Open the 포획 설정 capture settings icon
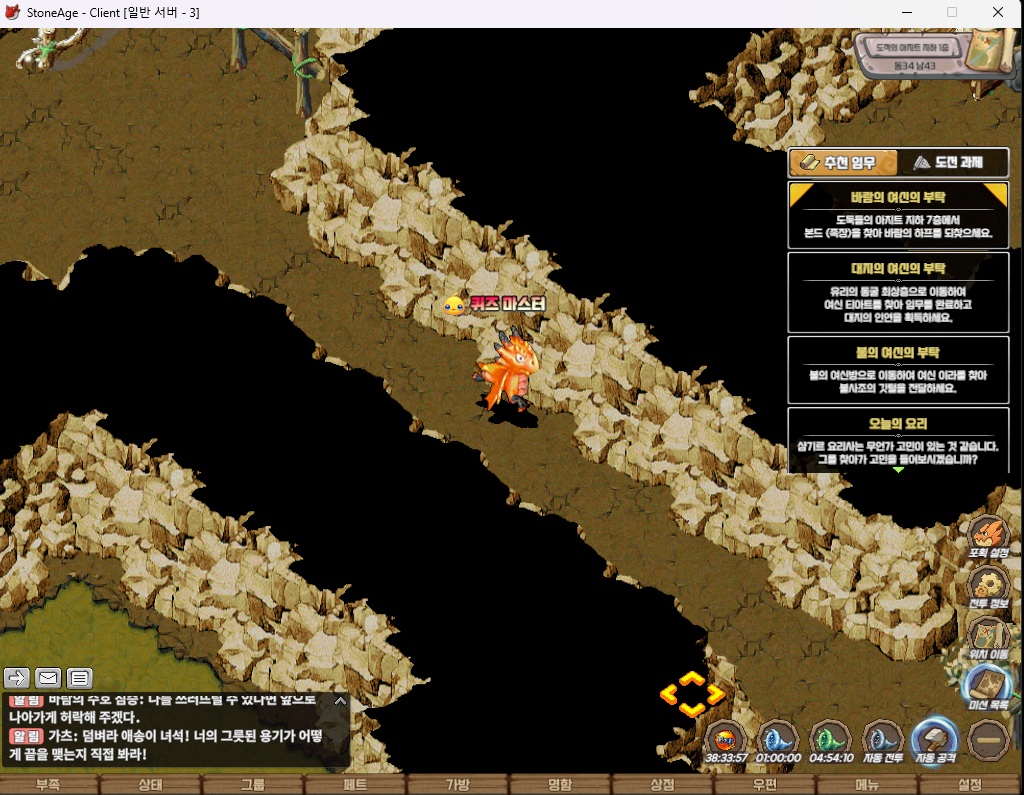The height and width of the screenshot is (795, 1024). (x=988, y=535)
